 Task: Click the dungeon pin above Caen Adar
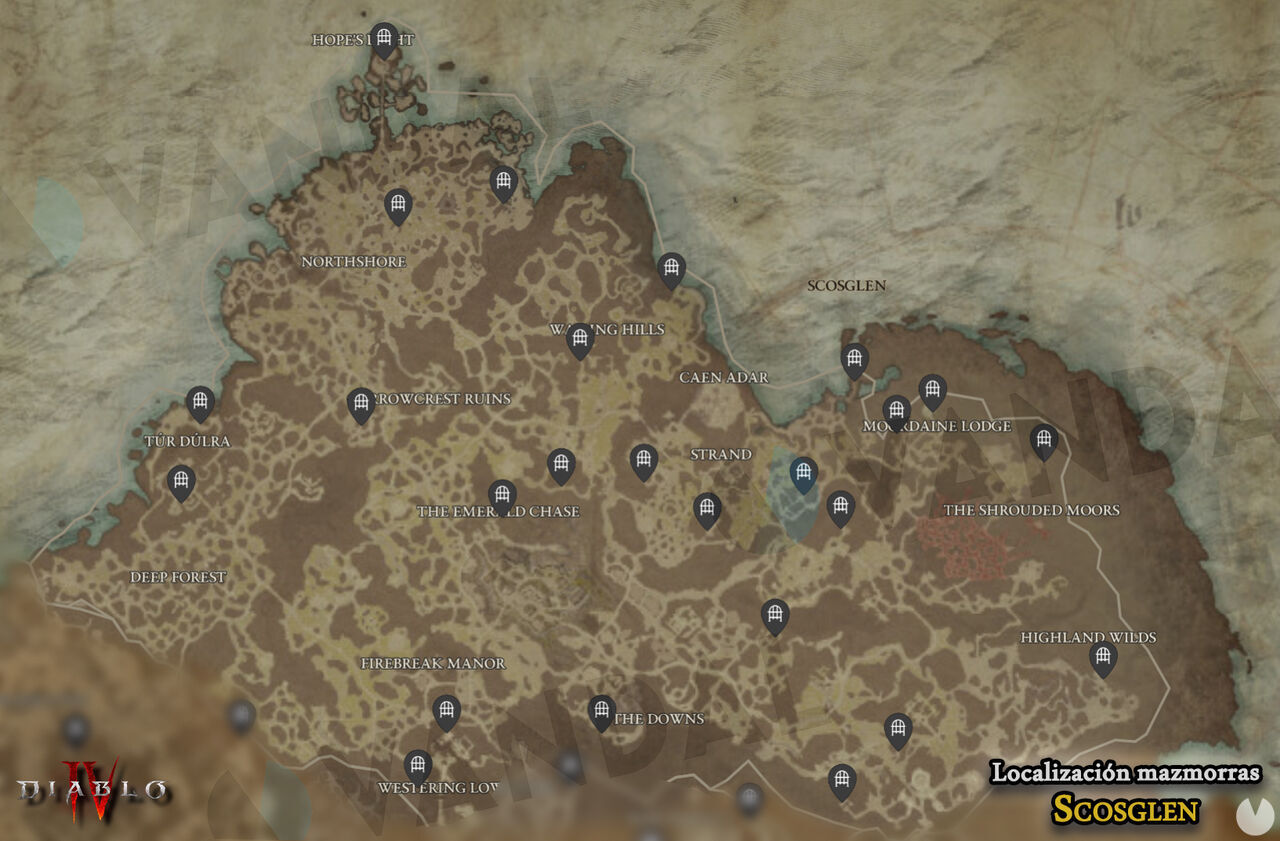pos(670,266)
